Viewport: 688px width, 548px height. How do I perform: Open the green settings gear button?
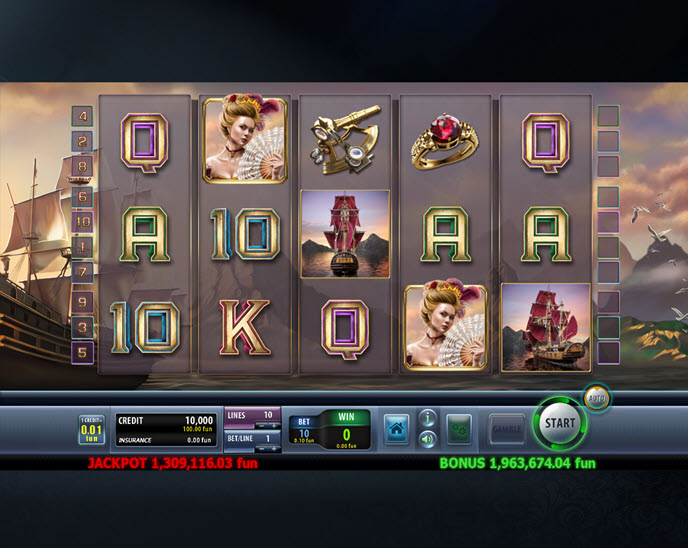point(459,429)
